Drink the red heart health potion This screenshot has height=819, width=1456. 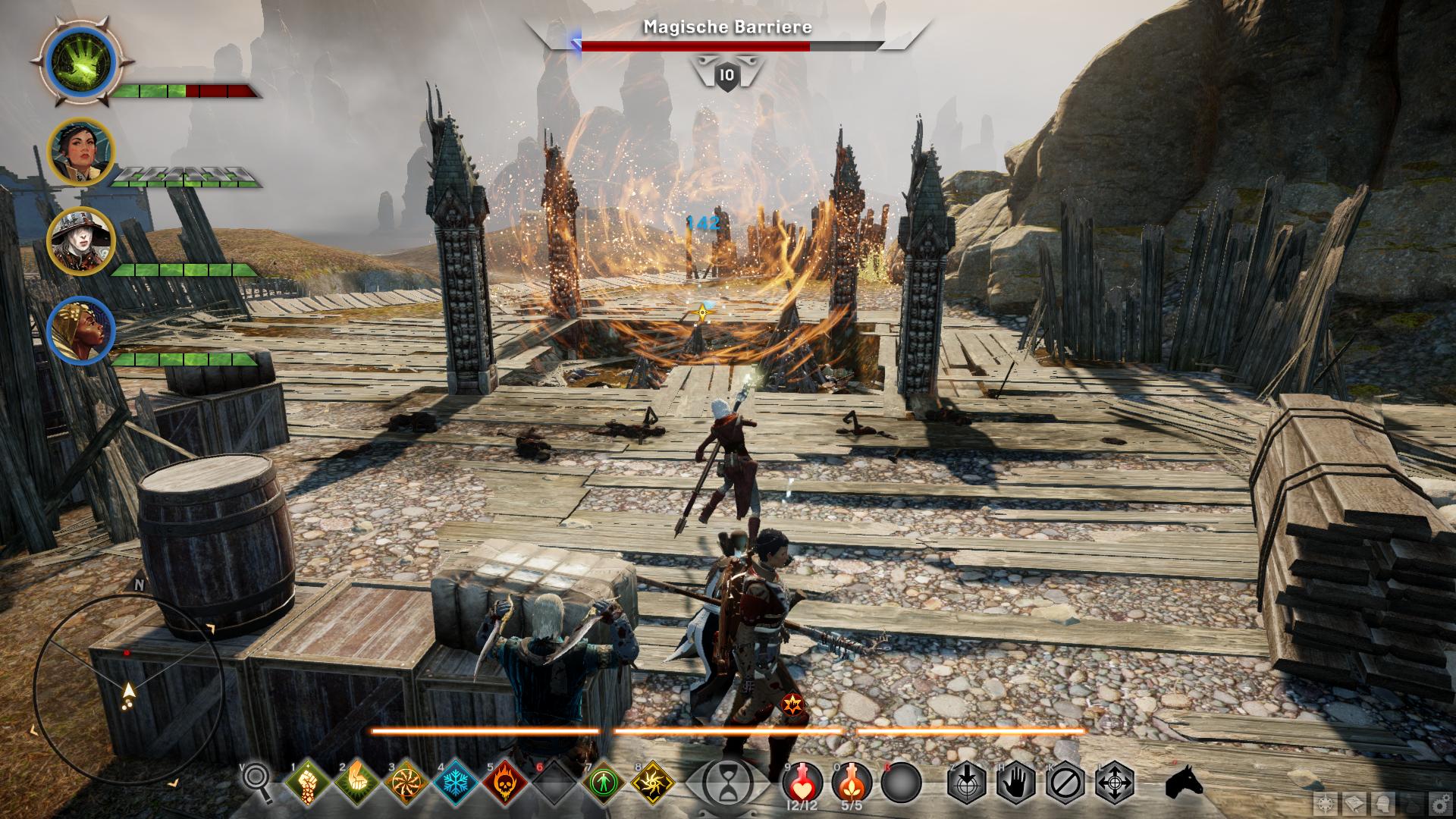click(801, 781)
